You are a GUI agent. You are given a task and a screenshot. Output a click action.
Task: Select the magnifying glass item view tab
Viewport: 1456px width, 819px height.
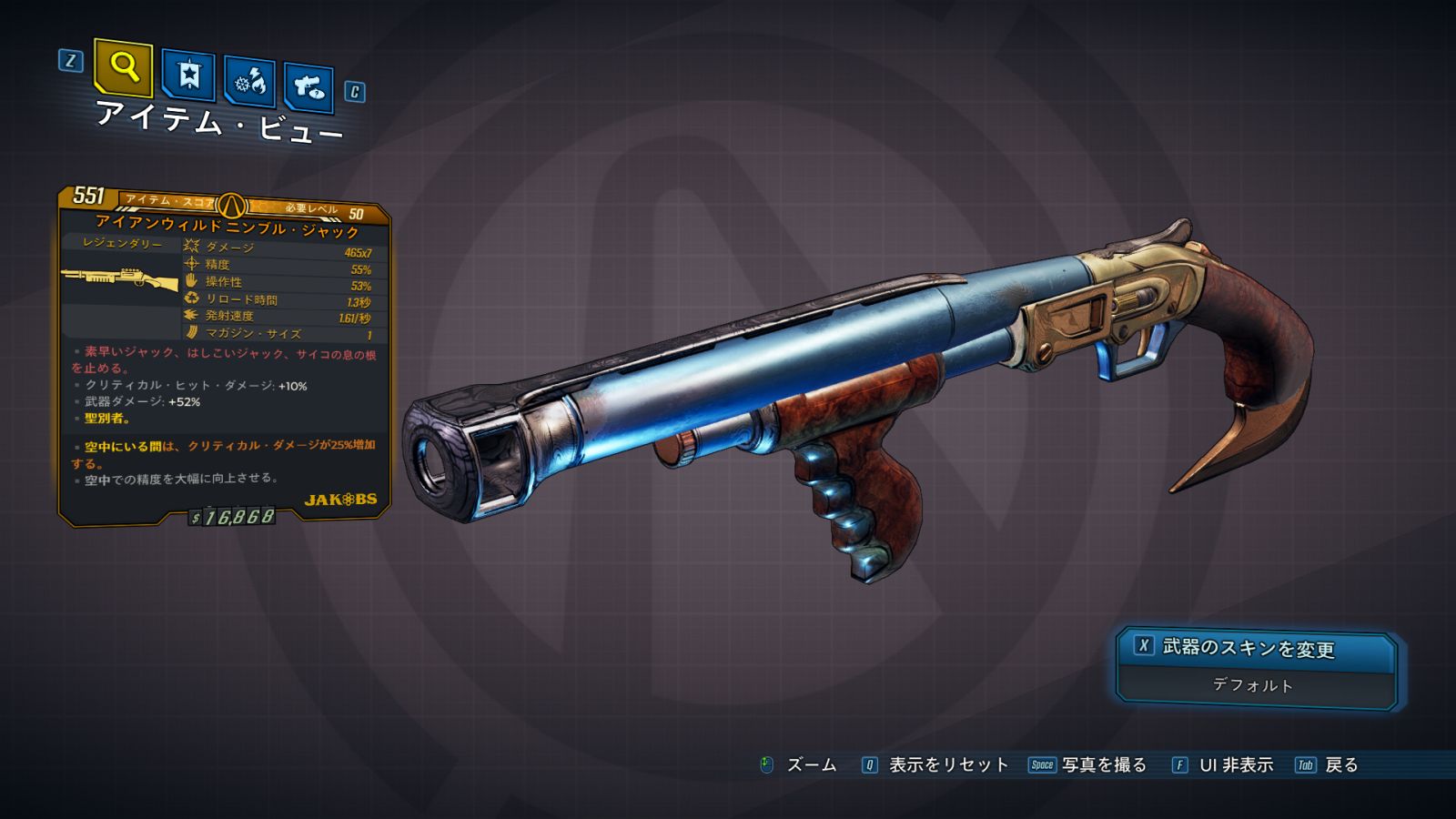pyautogui.click(x=124, y=67)
